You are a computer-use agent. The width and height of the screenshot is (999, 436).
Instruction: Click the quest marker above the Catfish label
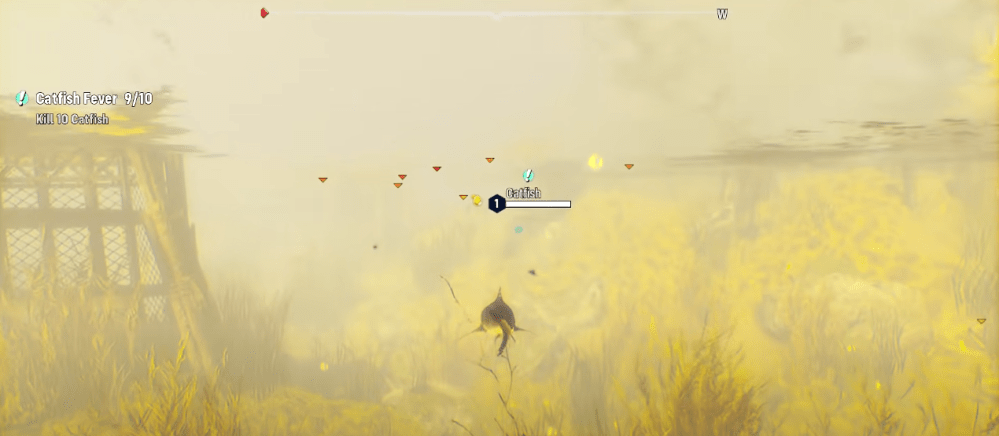(x=528, y=175)
